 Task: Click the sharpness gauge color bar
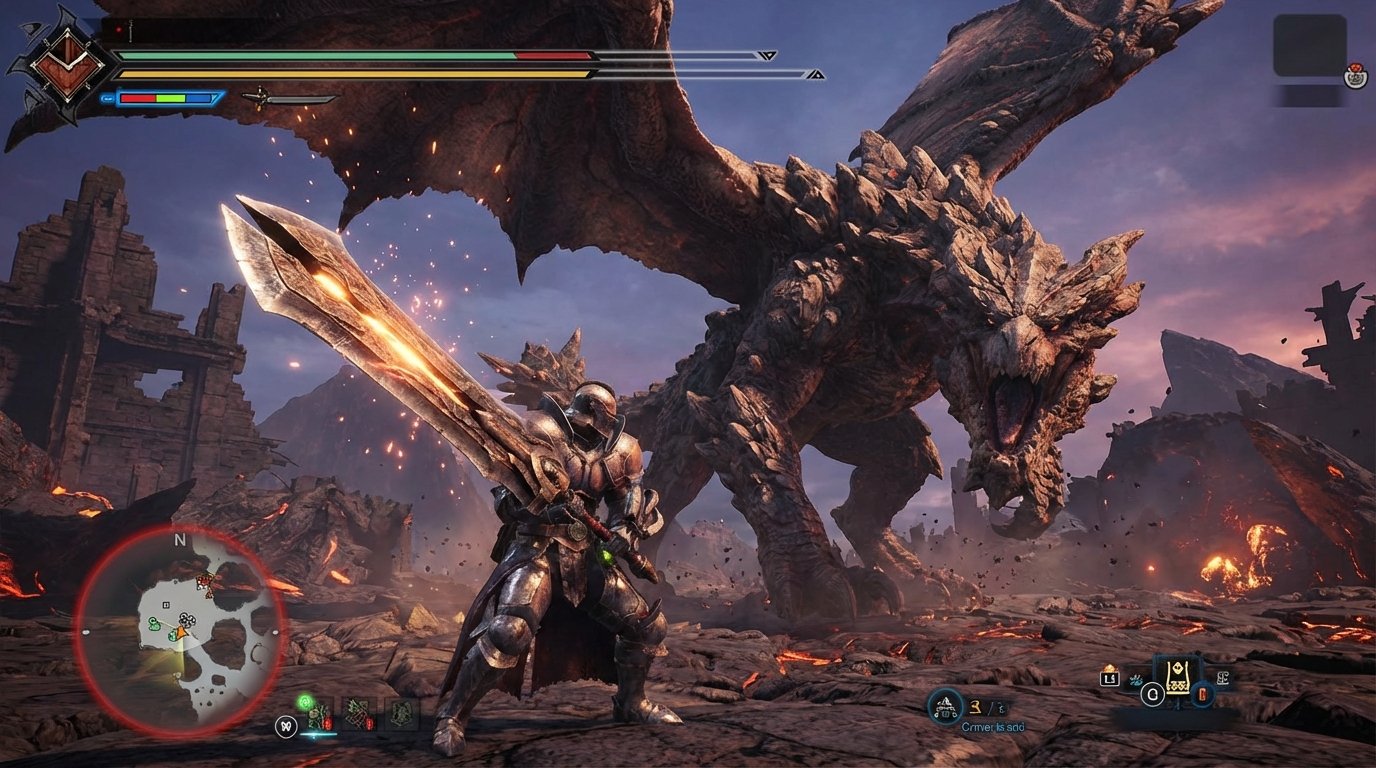tap(165, 97)
